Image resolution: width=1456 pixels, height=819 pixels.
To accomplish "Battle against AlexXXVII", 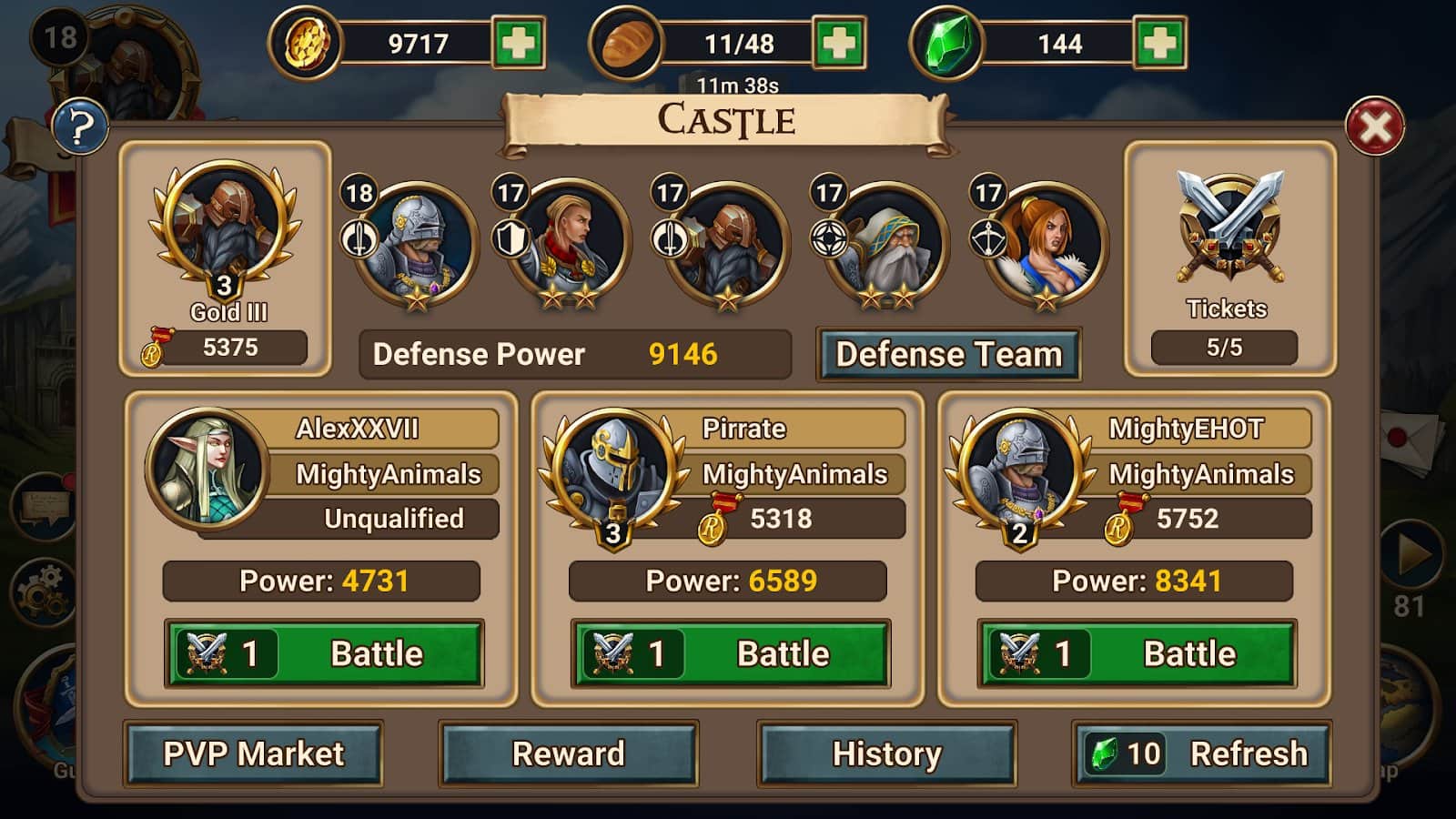I will point(324,653).
